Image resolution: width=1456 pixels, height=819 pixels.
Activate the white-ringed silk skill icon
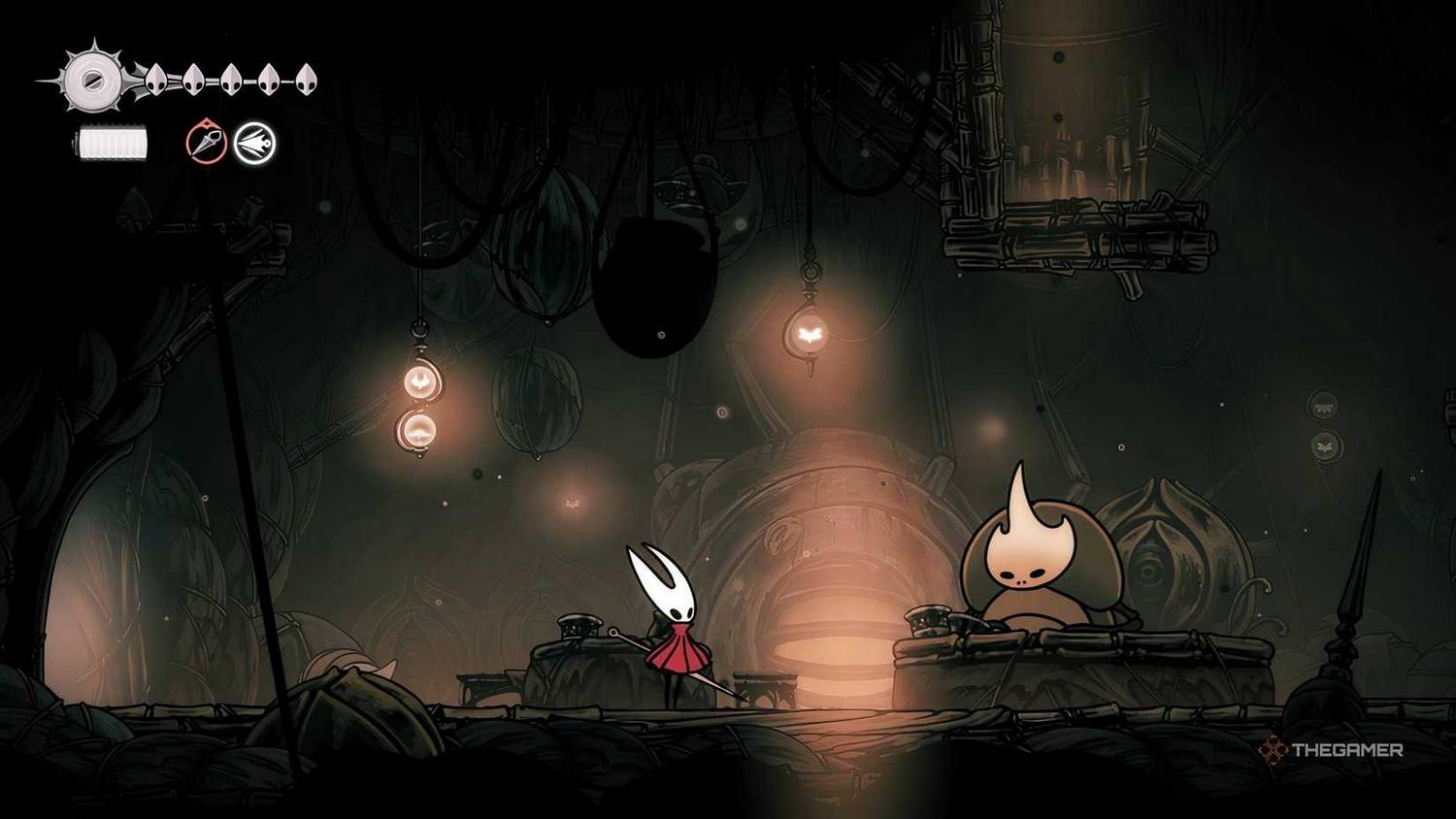coord(254,144)
